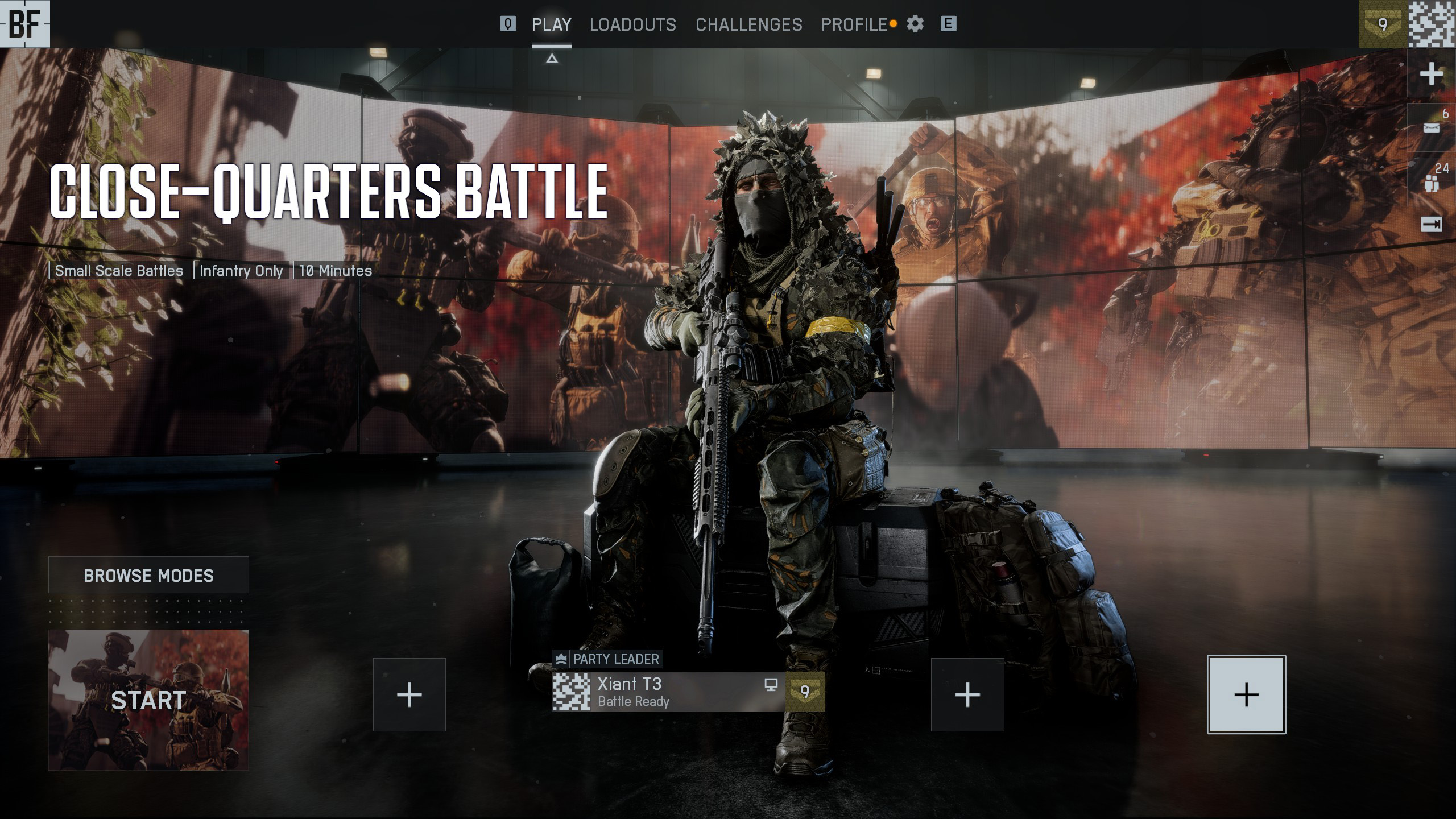Viewport: 1456px width, 819px height.
Task: Invite a player using the highlighted white slot
Action: click(1246, 694)
